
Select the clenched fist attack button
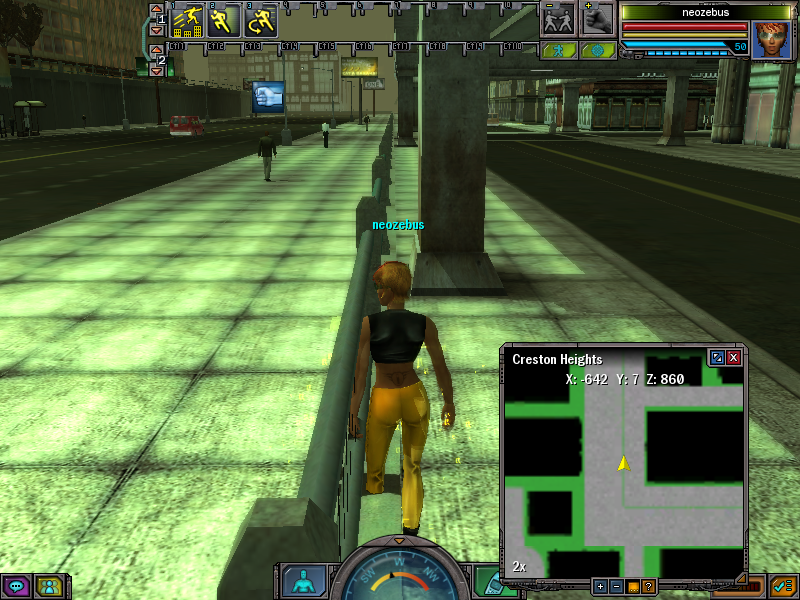(x=598, y=19)
